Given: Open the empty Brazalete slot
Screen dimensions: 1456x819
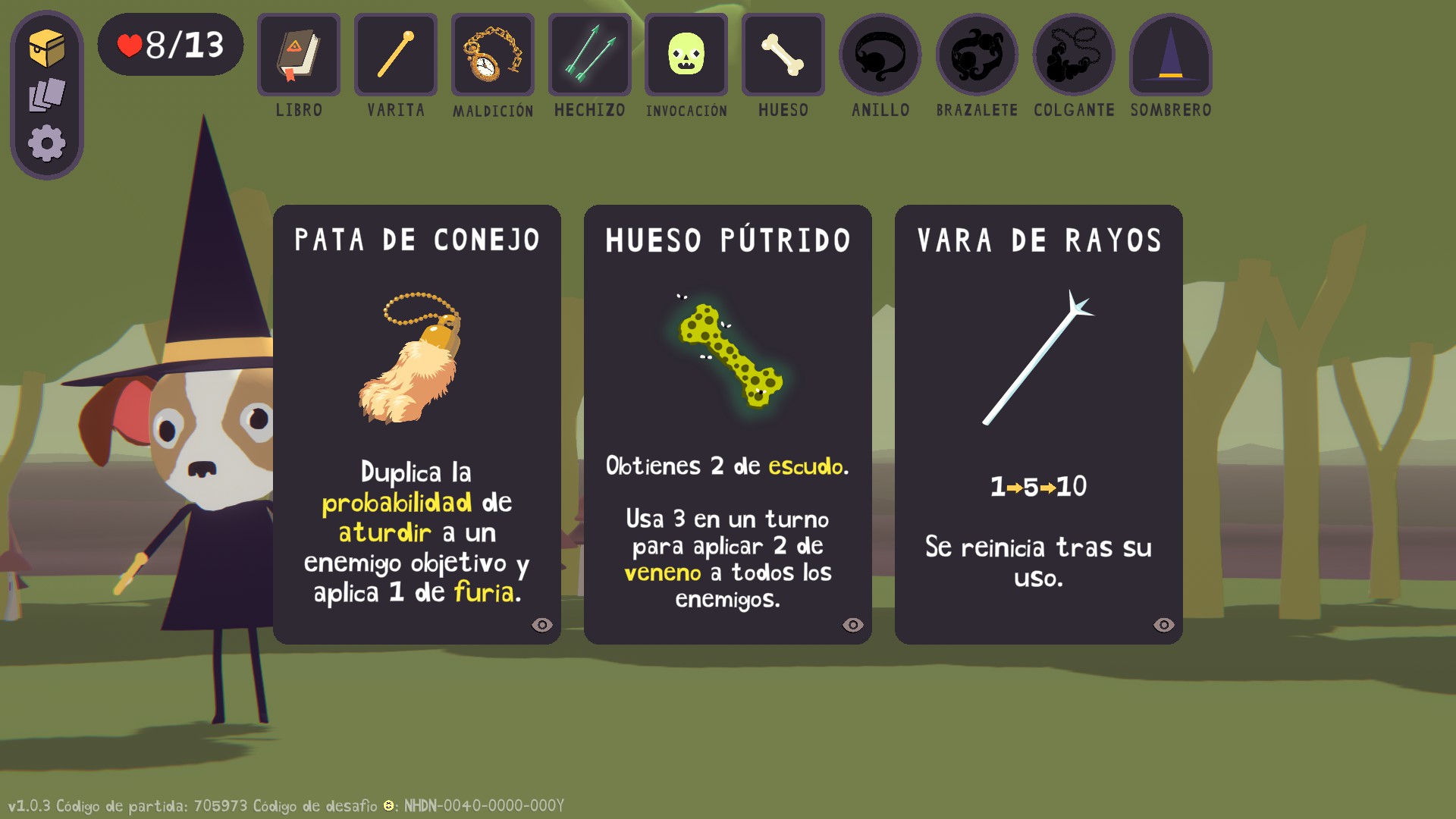Looking at the screenshot, I should coord(977,55).
